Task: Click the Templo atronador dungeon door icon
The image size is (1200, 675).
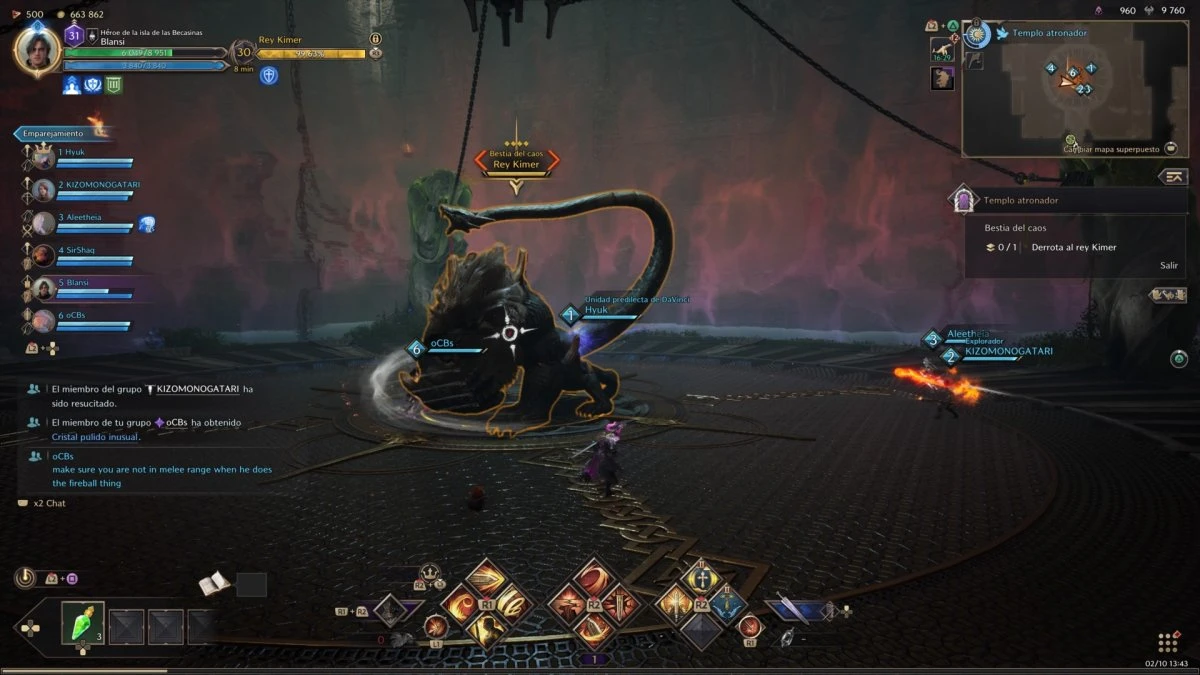Action: (x=963, y=200)
